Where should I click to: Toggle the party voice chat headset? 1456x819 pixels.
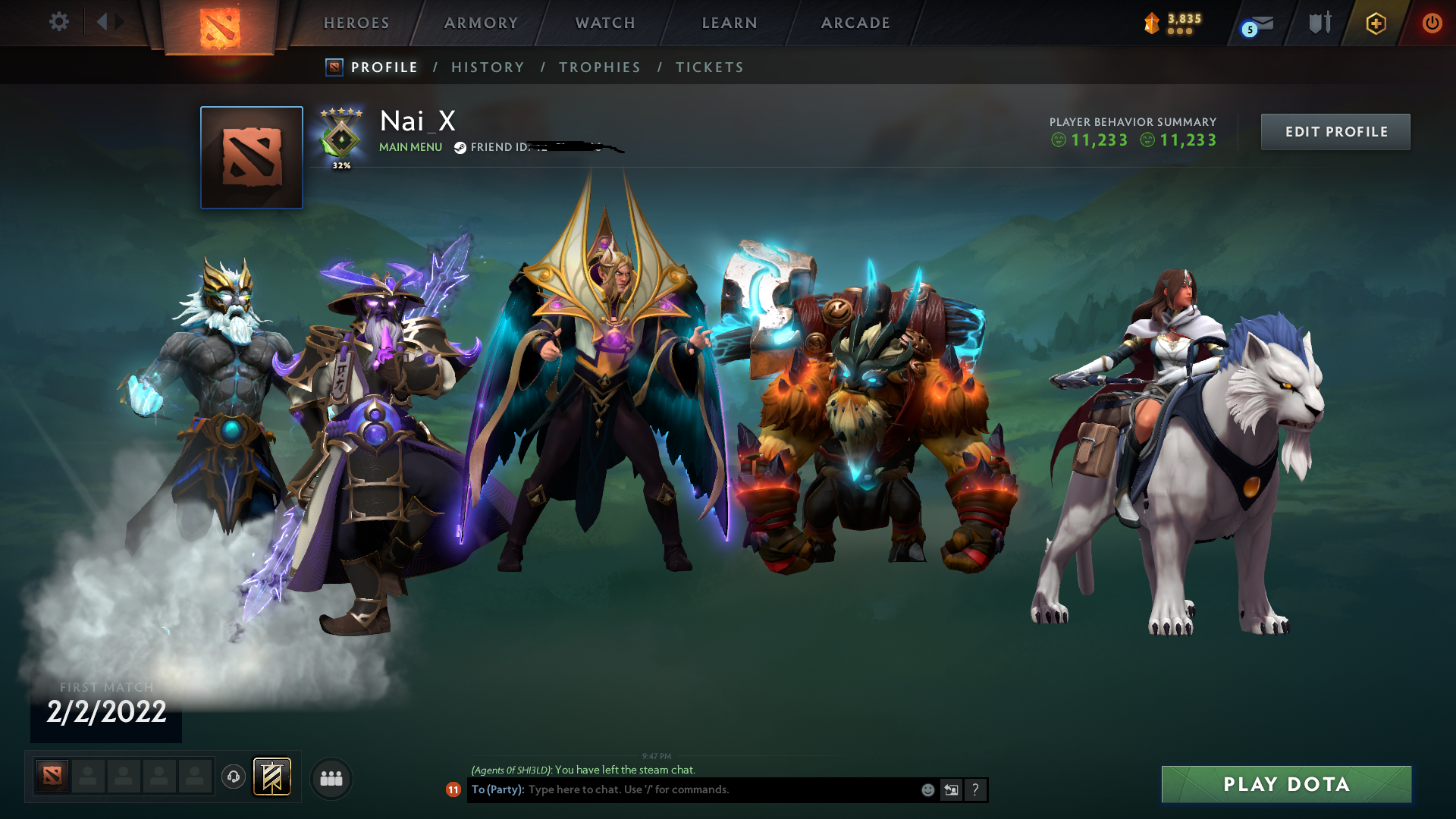pos(233,777)
